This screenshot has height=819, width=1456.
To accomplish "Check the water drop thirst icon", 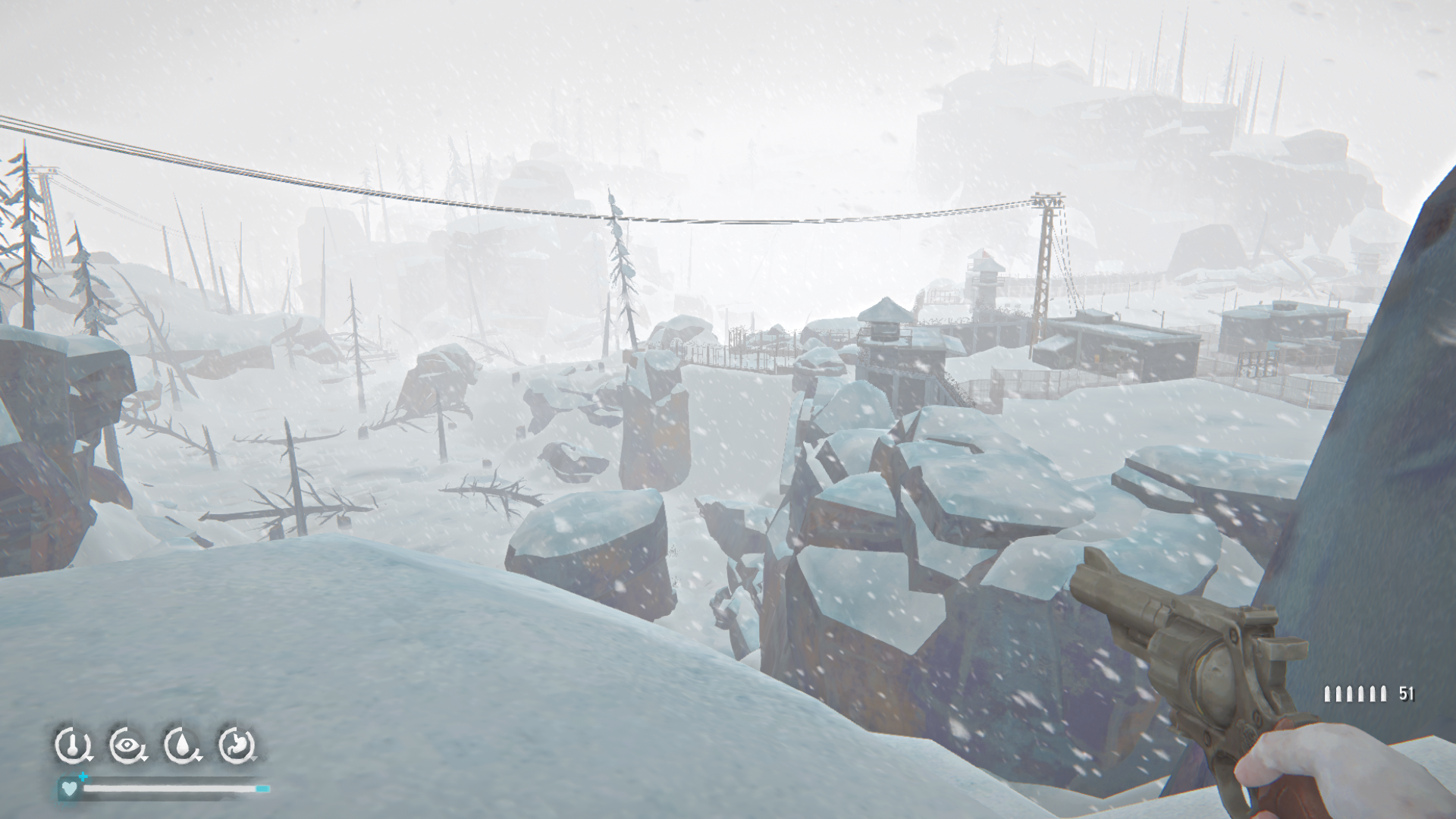I will [182, 745].
